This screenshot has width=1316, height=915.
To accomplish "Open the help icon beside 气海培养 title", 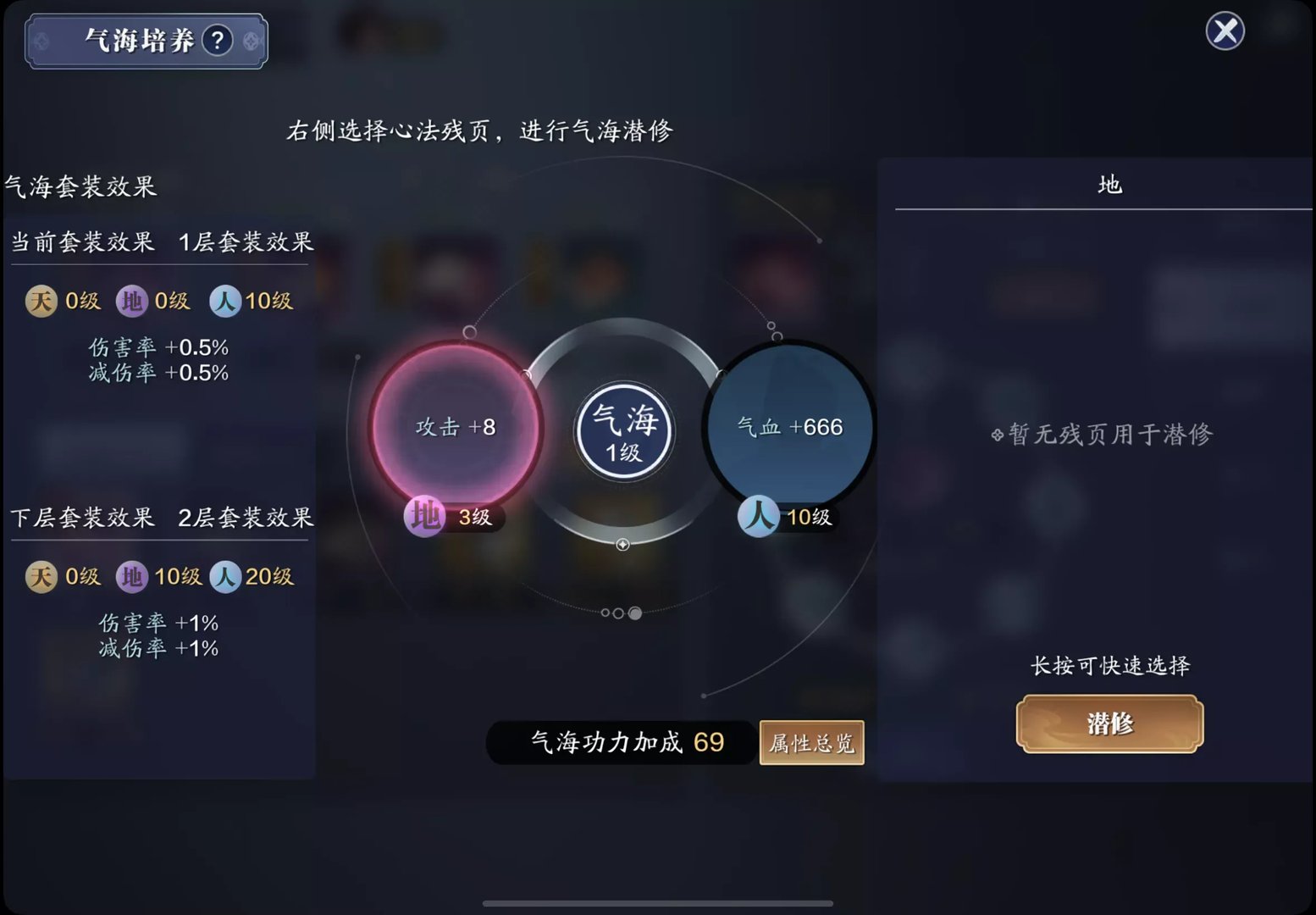I will 219,39.
